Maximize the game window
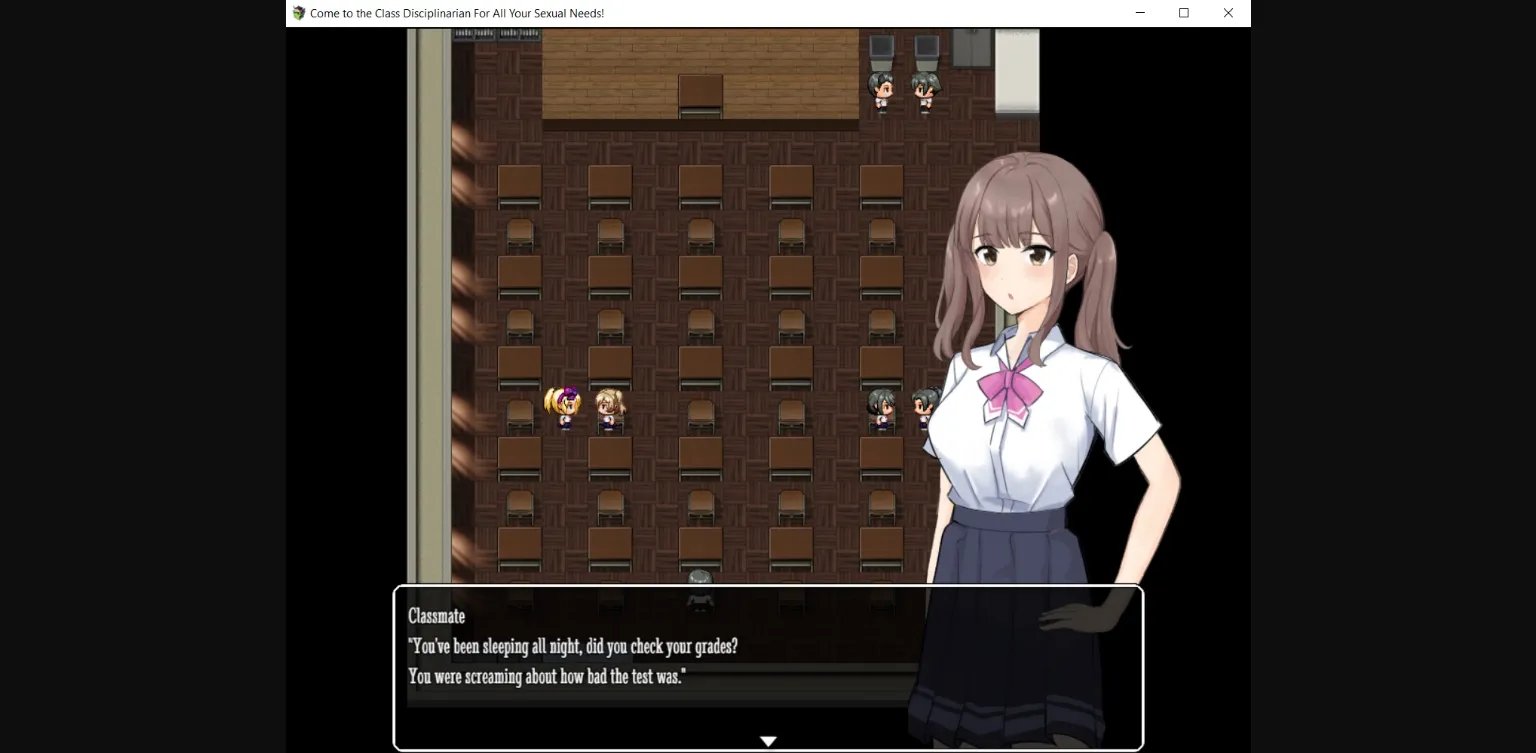The width and height of the screenshot is (1536, 753). point(1184,13)
